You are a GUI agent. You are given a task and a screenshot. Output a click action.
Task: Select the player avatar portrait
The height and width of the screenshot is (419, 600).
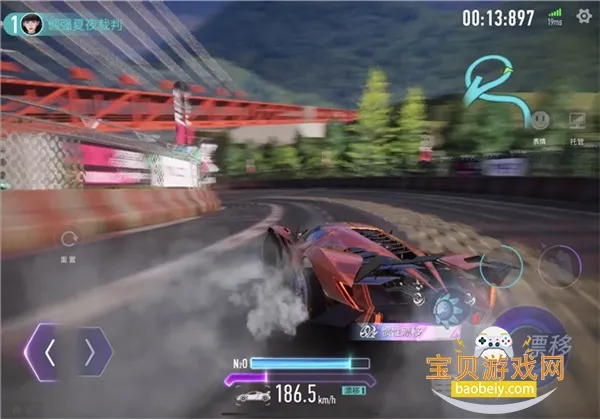[31, 22]
